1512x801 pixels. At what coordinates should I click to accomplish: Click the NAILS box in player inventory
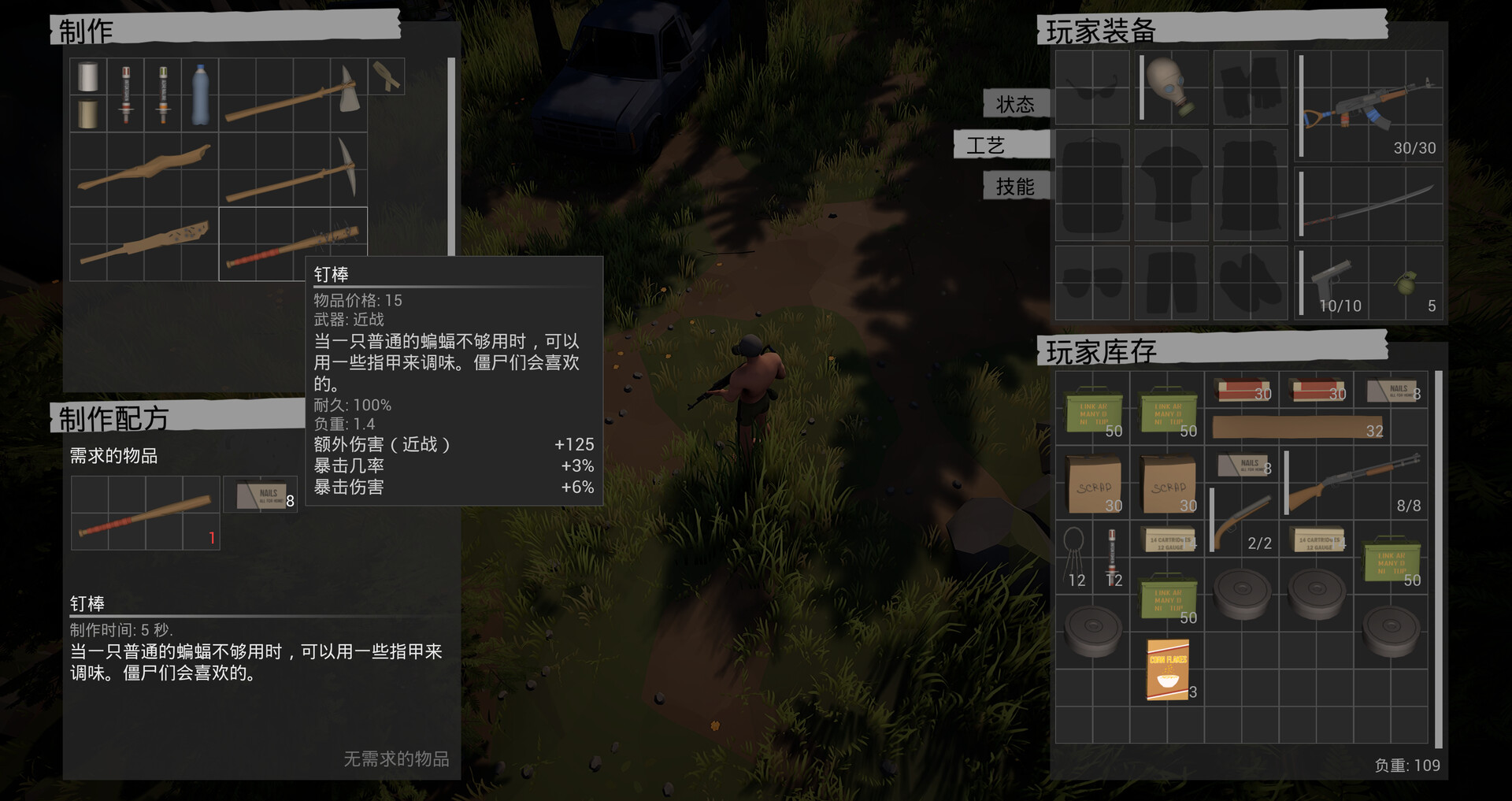coord(1391,390)
